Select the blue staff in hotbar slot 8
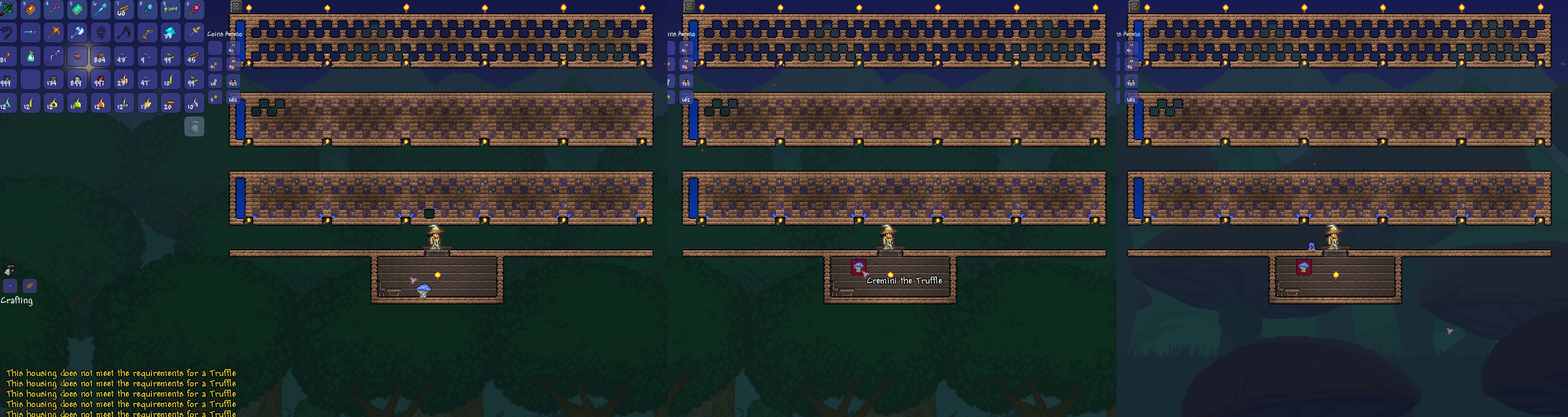 147,10
